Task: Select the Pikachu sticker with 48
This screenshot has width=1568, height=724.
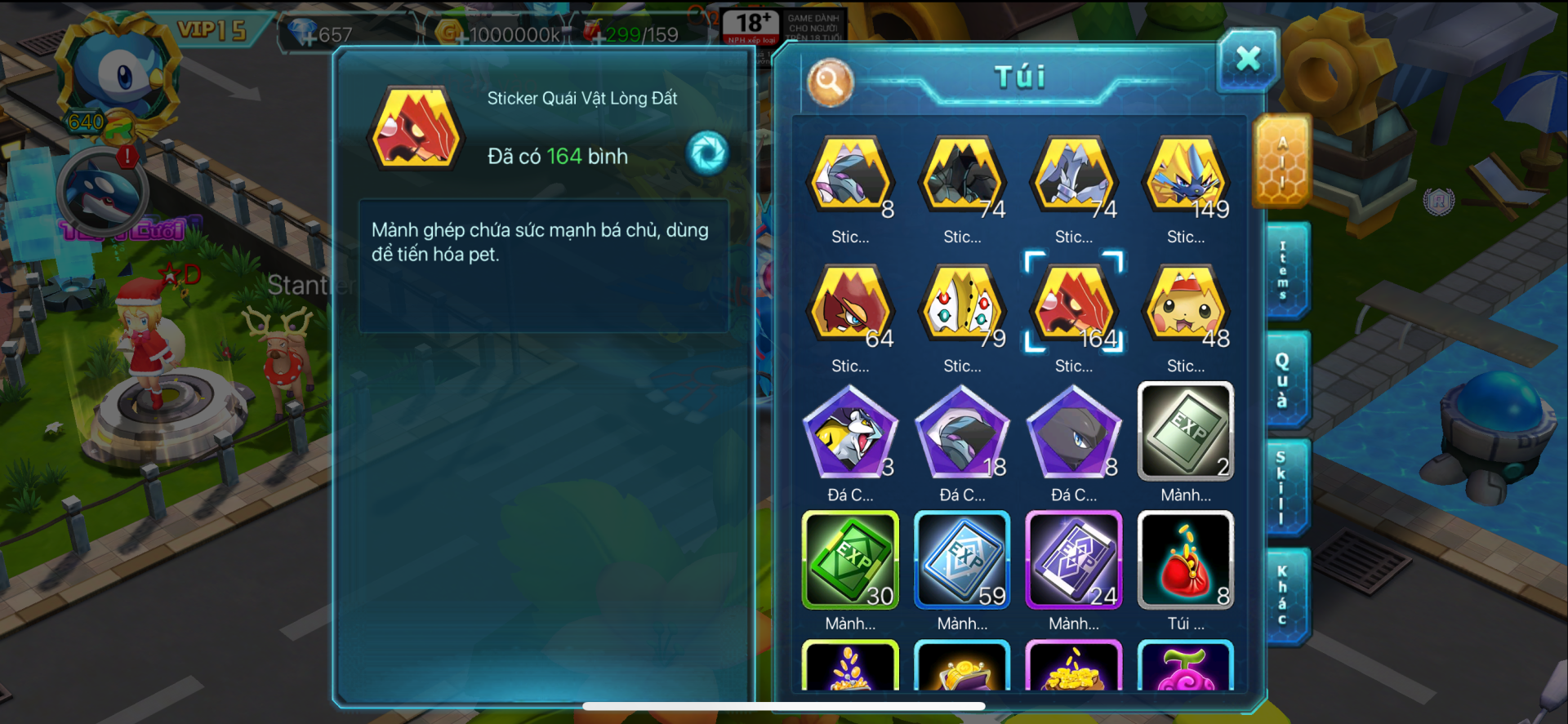Action: tap(1186, 309)
